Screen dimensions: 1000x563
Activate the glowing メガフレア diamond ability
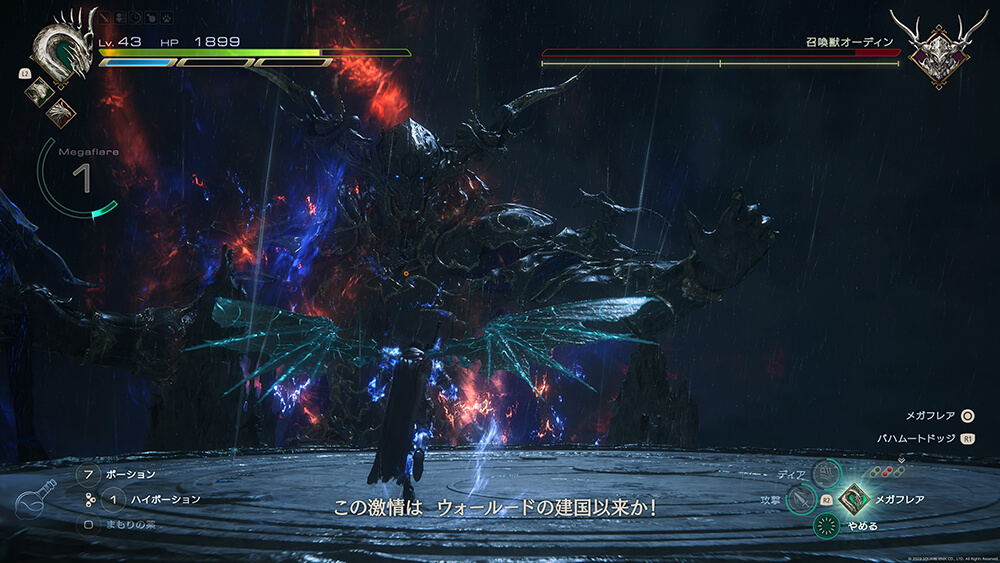tap(853, 498)
